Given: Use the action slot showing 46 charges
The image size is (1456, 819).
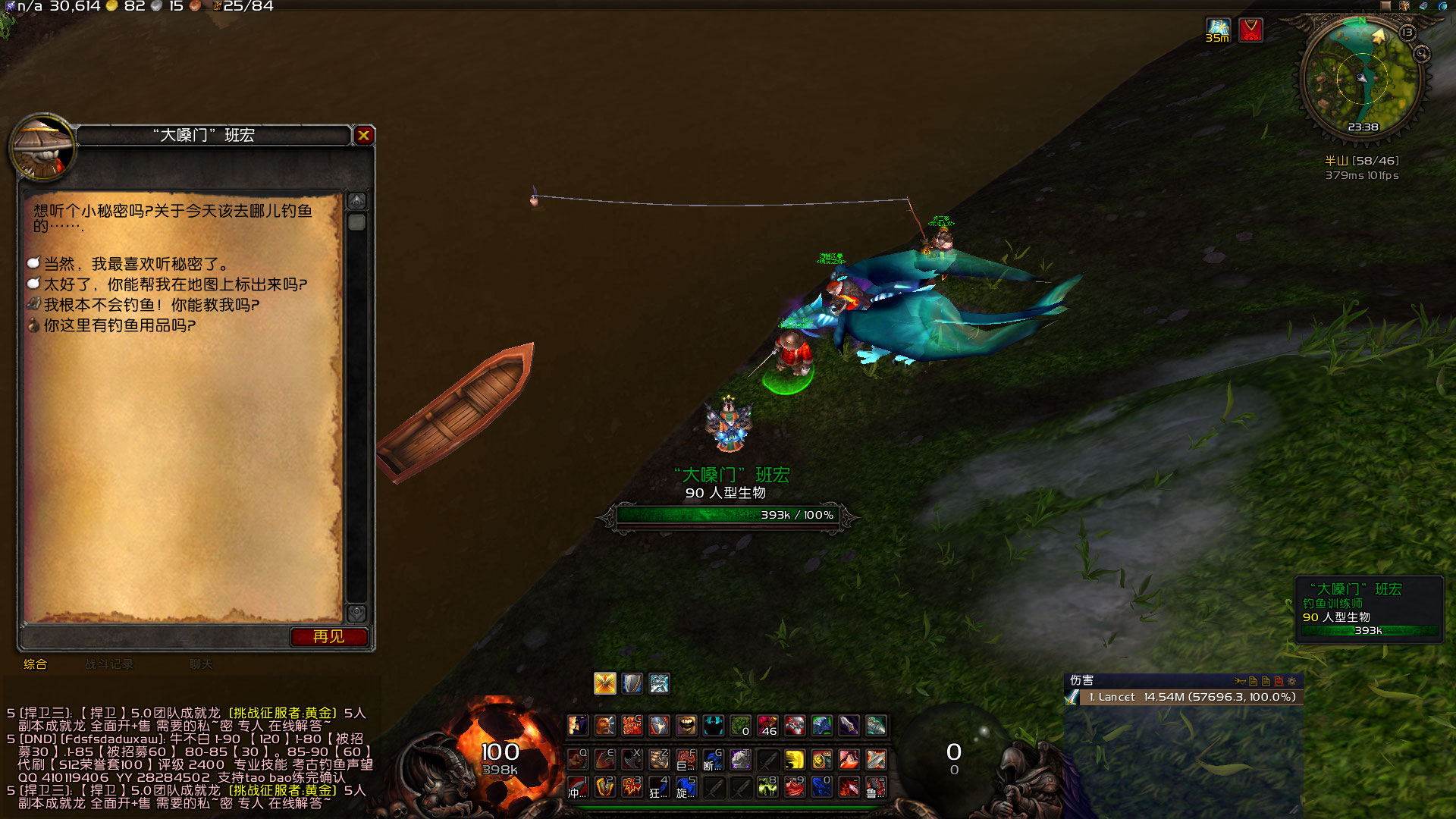Looking at the screenshot, I should click(x=767, y=726).
